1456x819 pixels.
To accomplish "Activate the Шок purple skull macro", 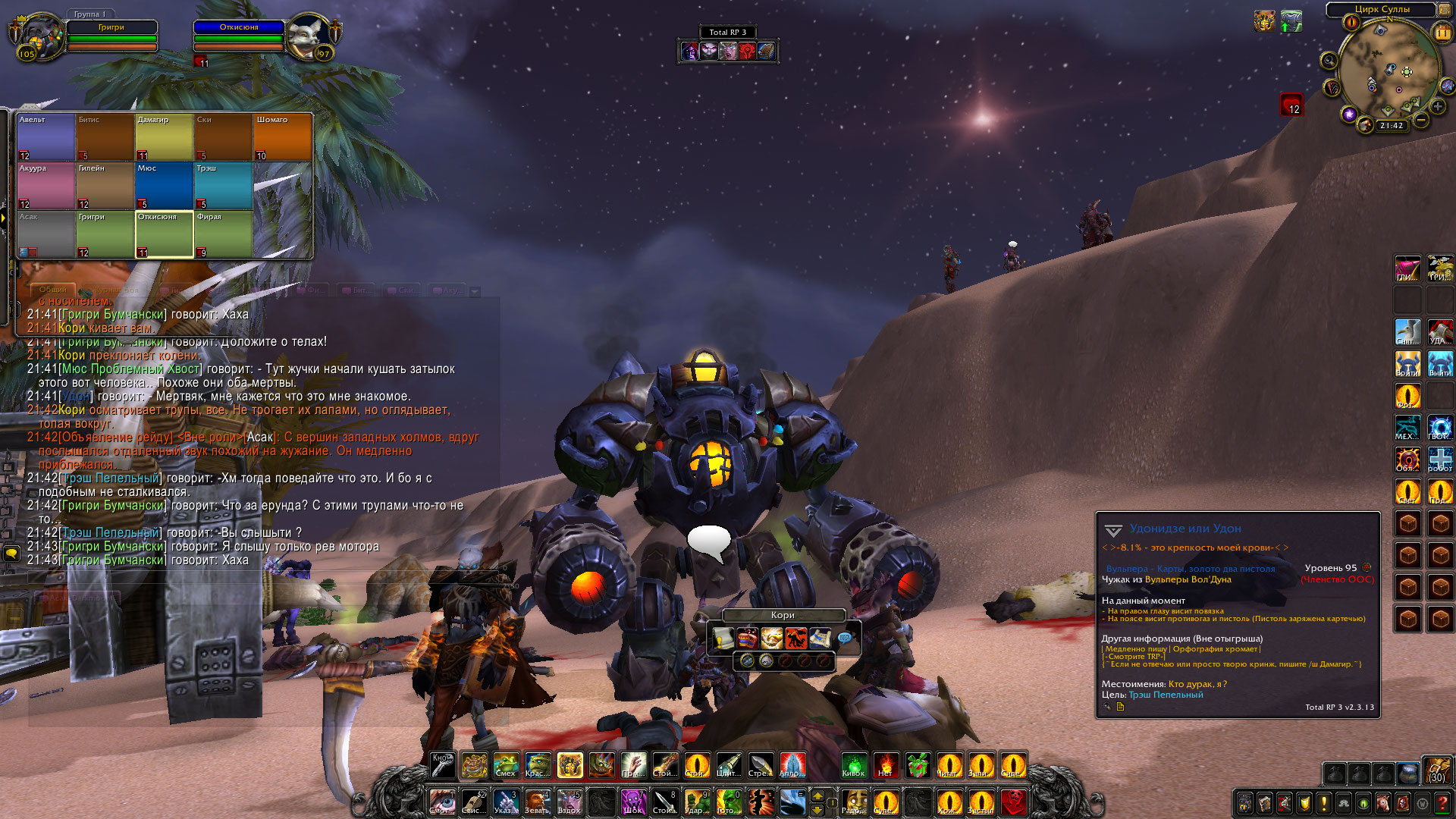I will [633, 802].
